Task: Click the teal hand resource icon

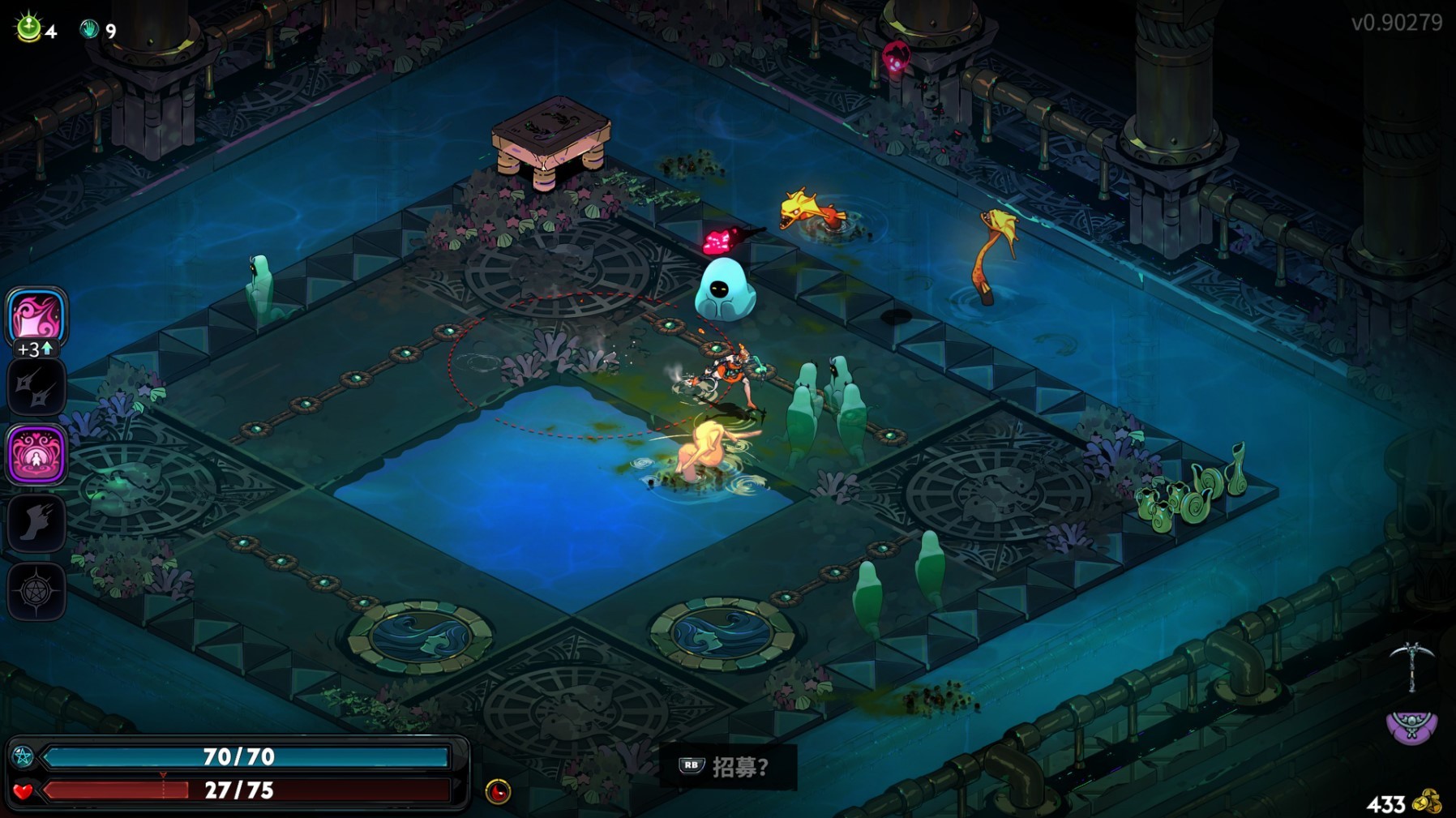Action: coord(89,30)
